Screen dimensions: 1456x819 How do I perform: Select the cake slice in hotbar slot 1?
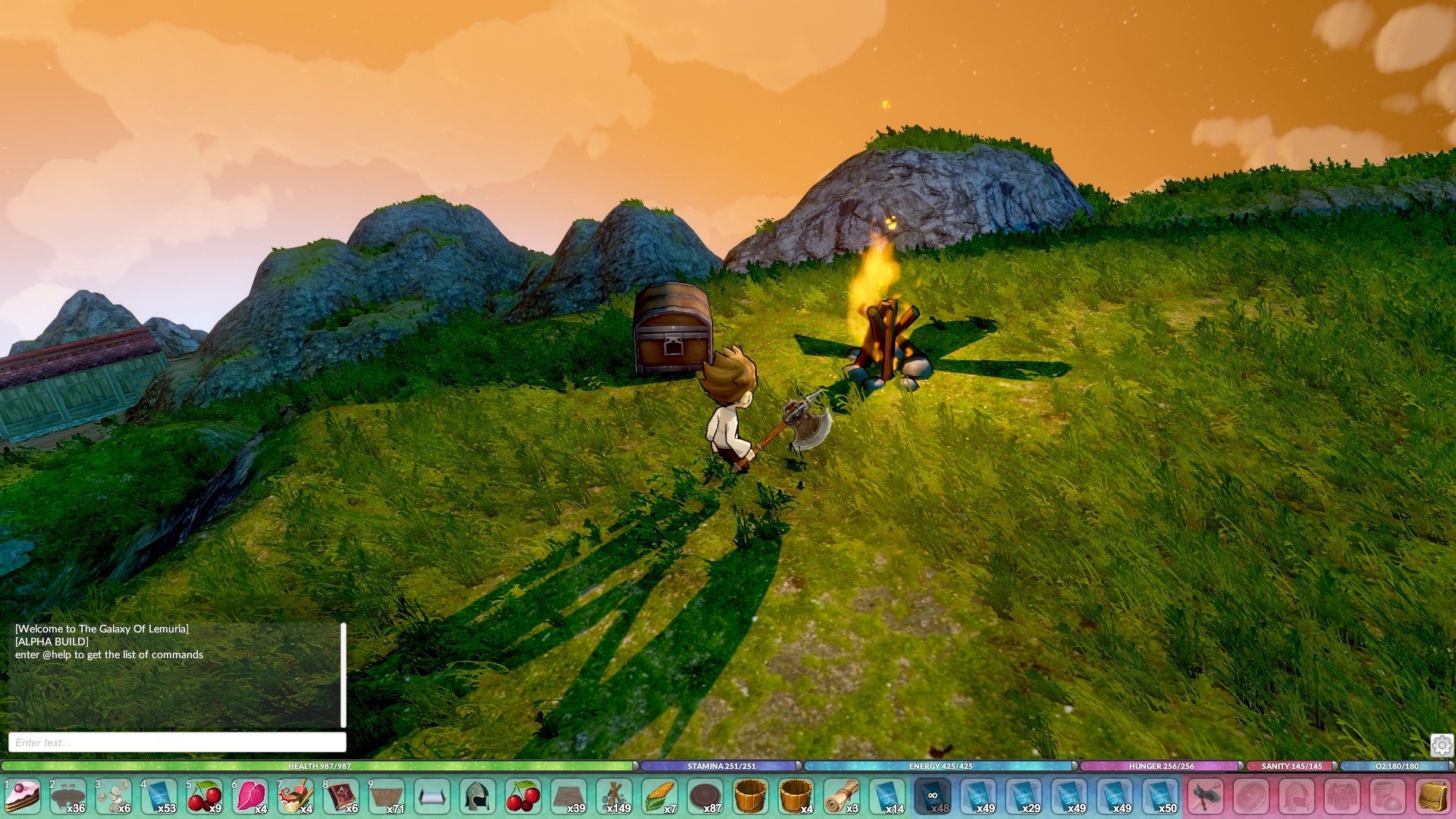[x=23, y=797]
